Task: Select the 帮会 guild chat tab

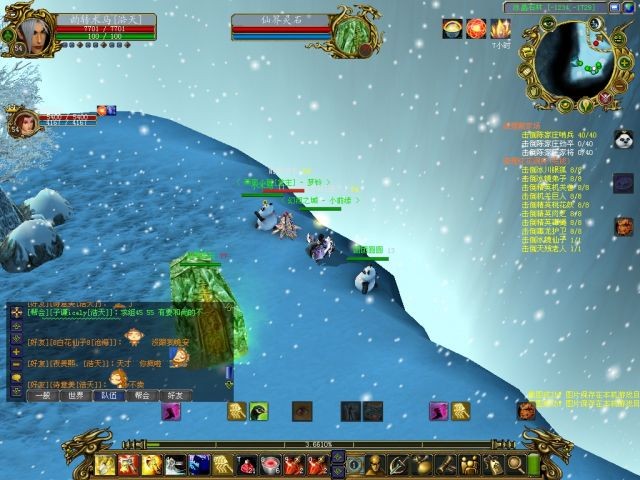Action: pyautogui.click(x=142, y=395)
